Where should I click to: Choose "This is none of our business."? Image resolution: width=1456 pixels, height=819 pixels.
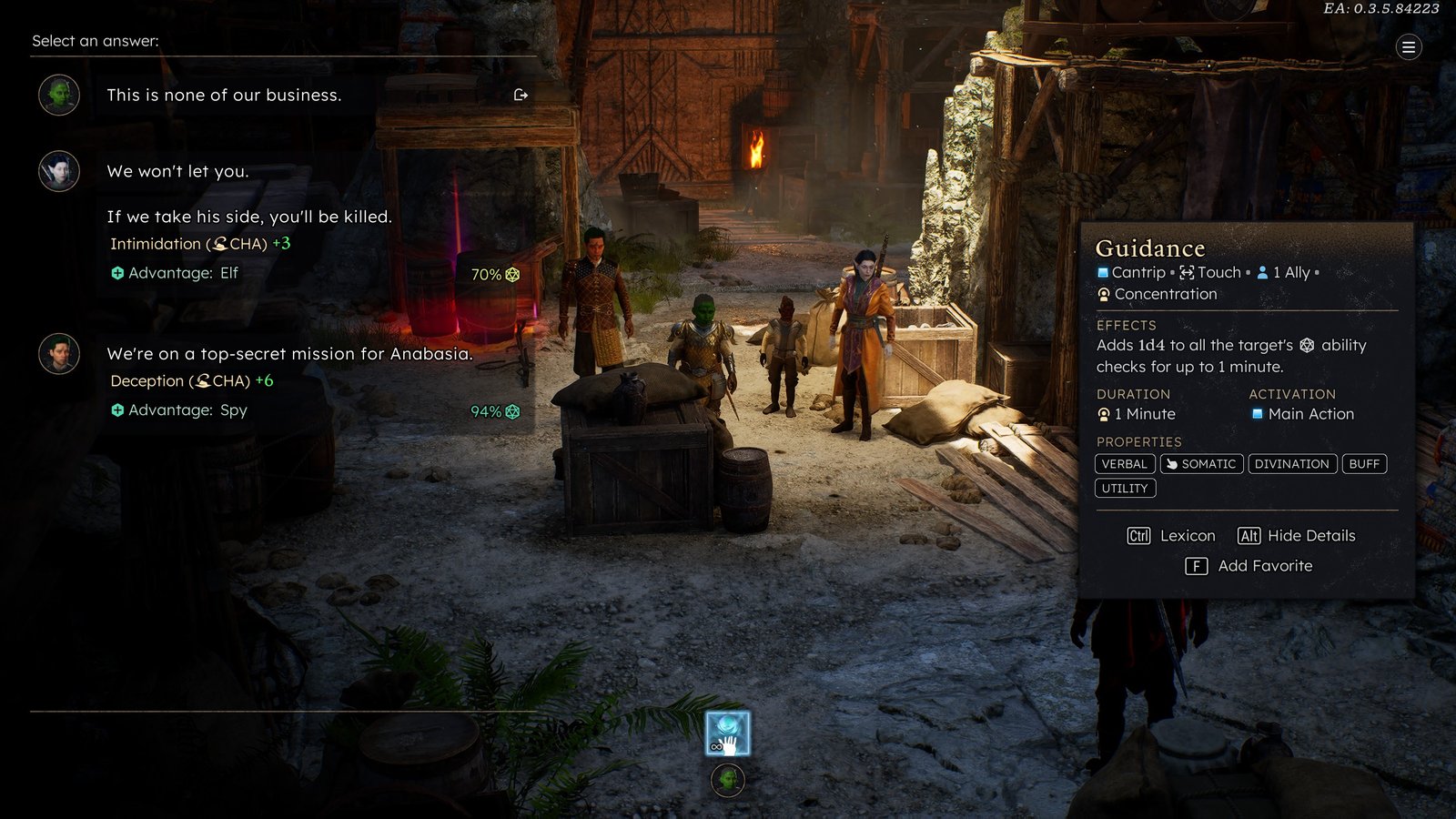[224, 96]
